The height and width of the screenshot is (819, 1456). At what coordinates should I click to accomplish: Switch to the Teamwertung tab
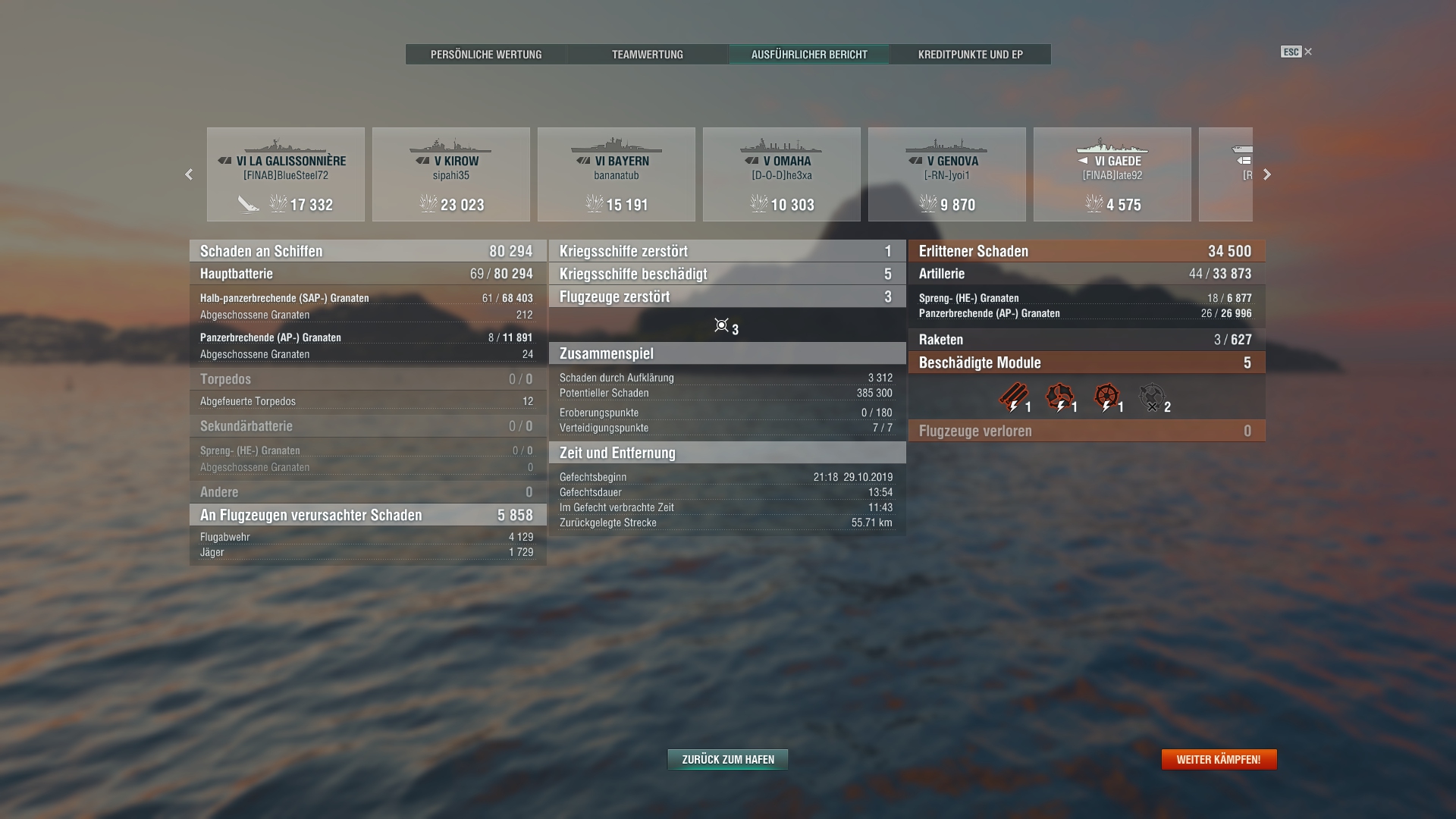pyautogui.click(x=647, y=54)
